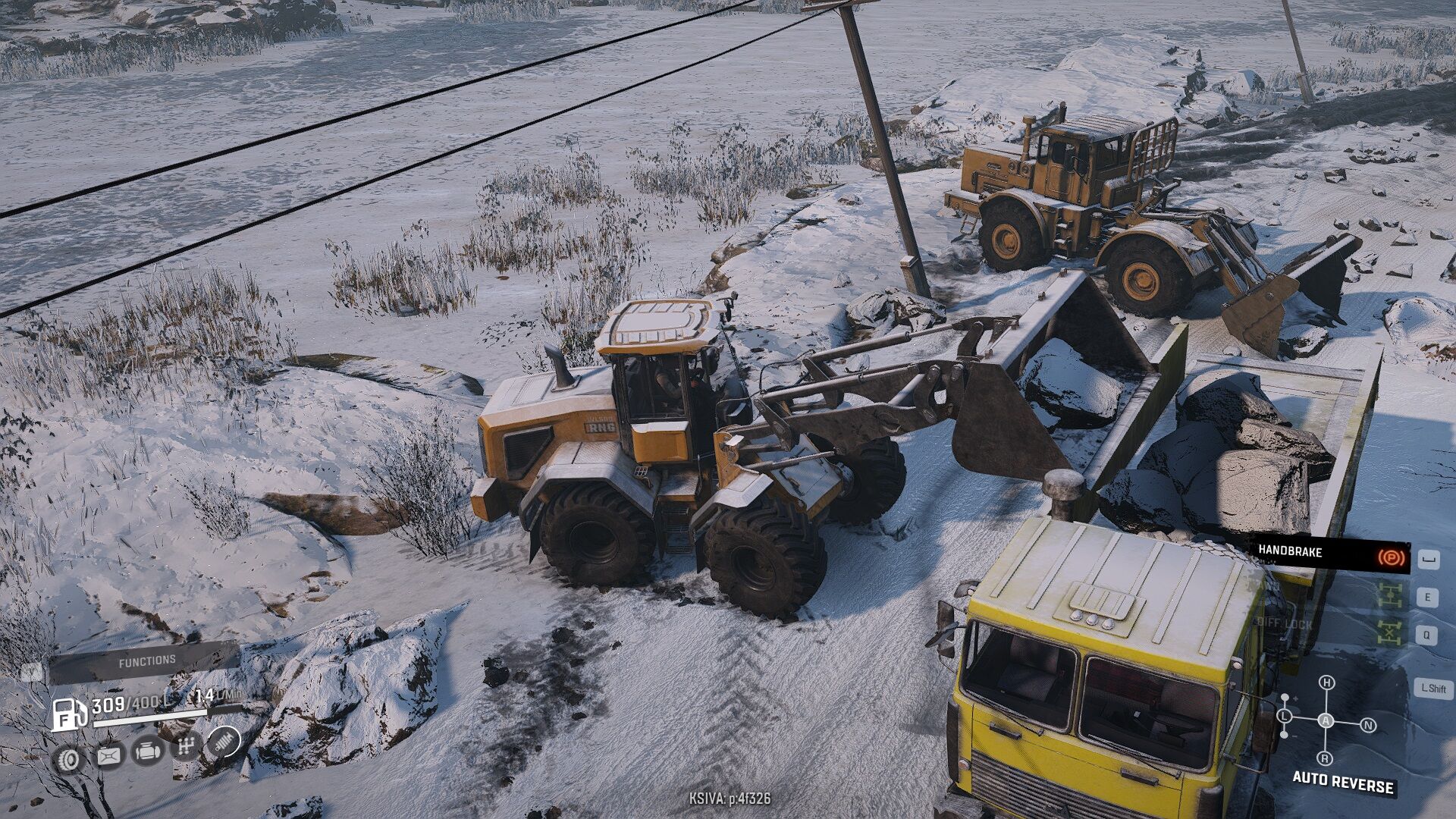Toggle the diff lock icon
The image size is (1456, 819).
click(x=1391, y=632)
